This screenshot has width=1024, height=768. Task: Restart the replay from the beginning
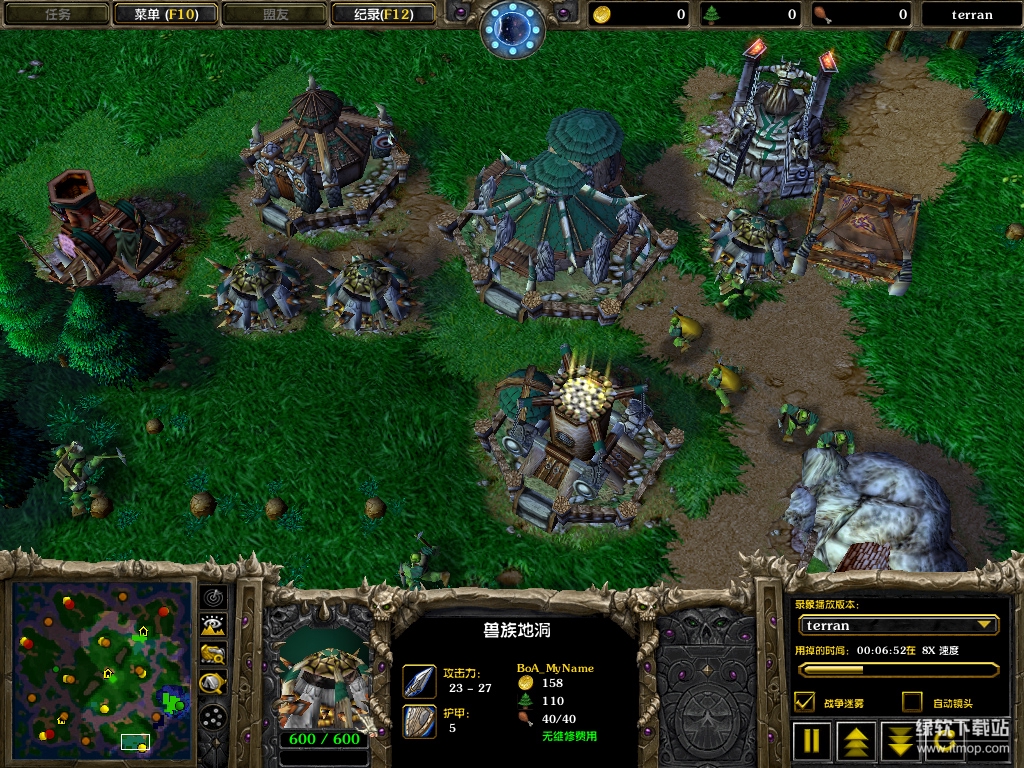(944, 741)
